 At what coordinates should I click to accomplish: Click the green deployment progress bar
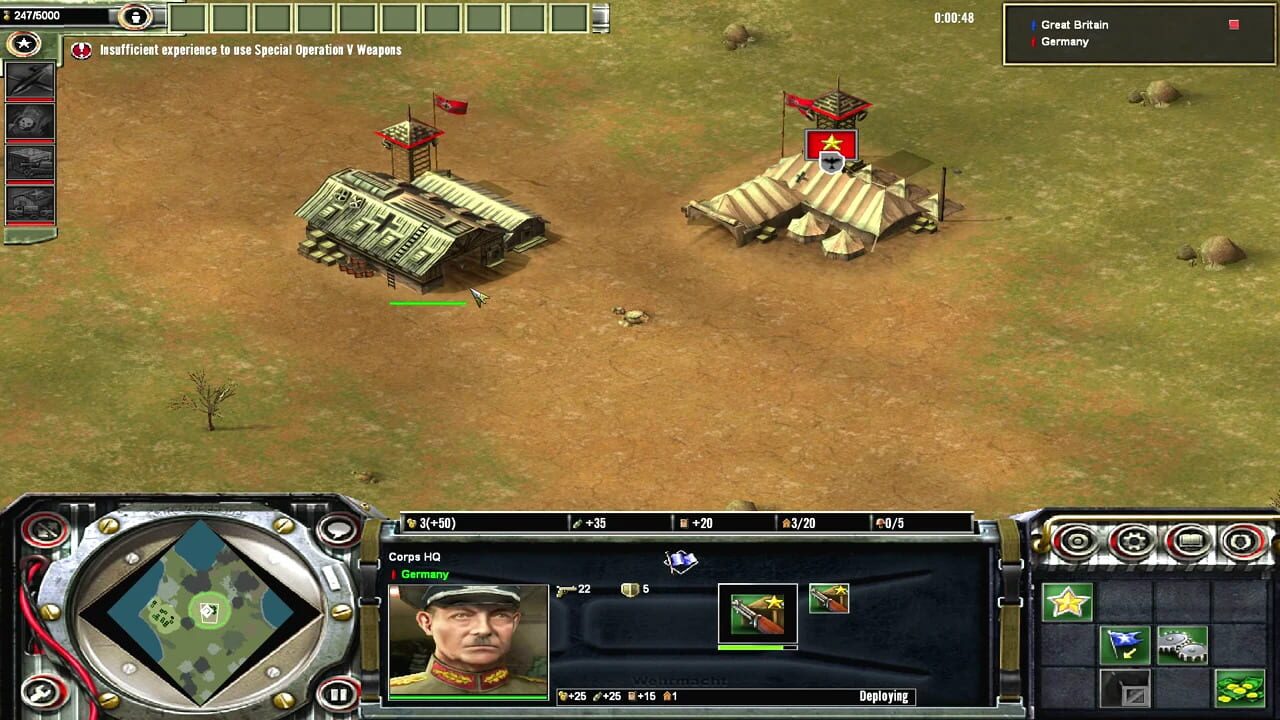756,648
